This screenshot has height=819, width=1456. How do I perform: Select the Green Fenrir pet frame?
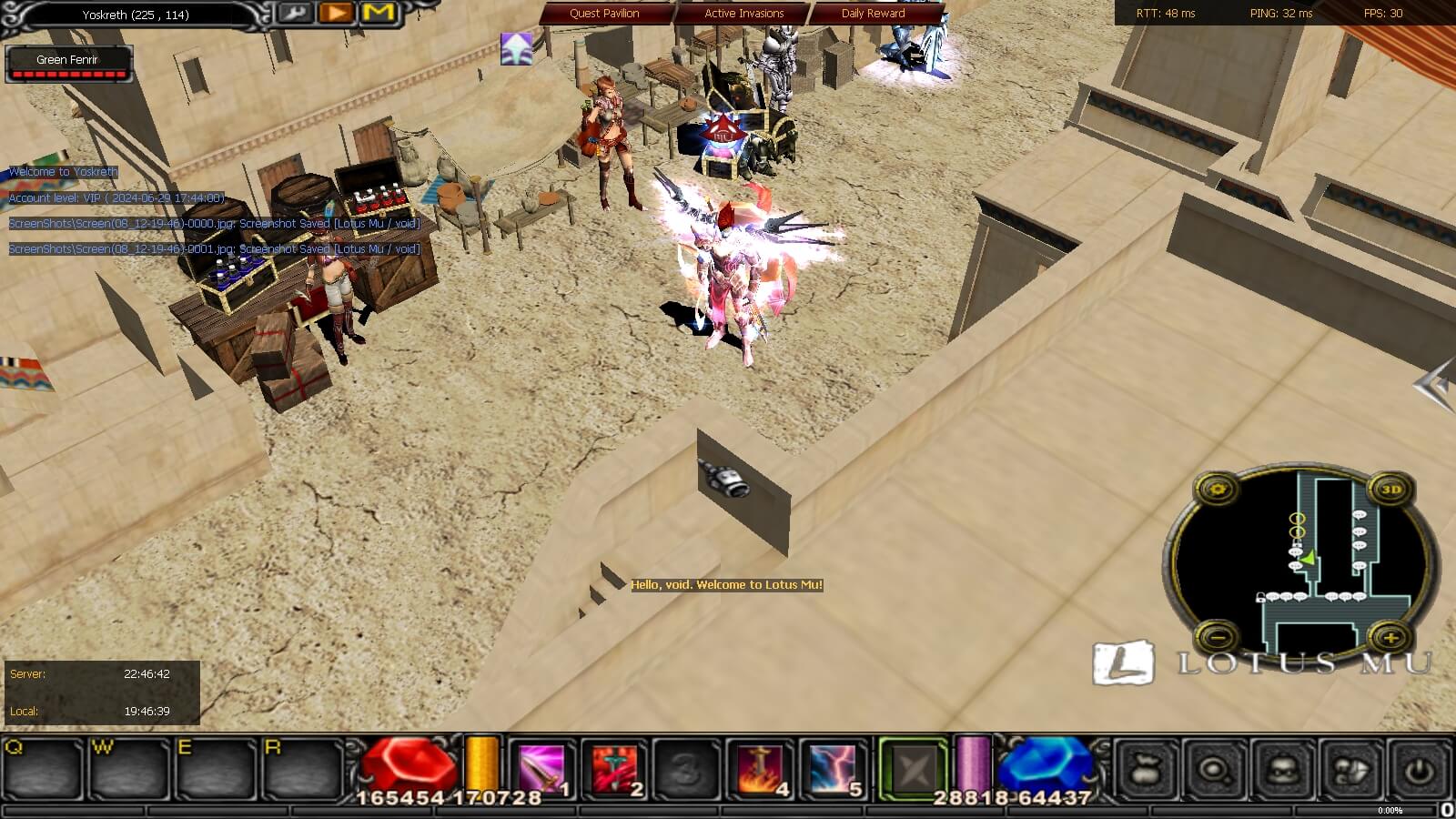click(68, 63)
